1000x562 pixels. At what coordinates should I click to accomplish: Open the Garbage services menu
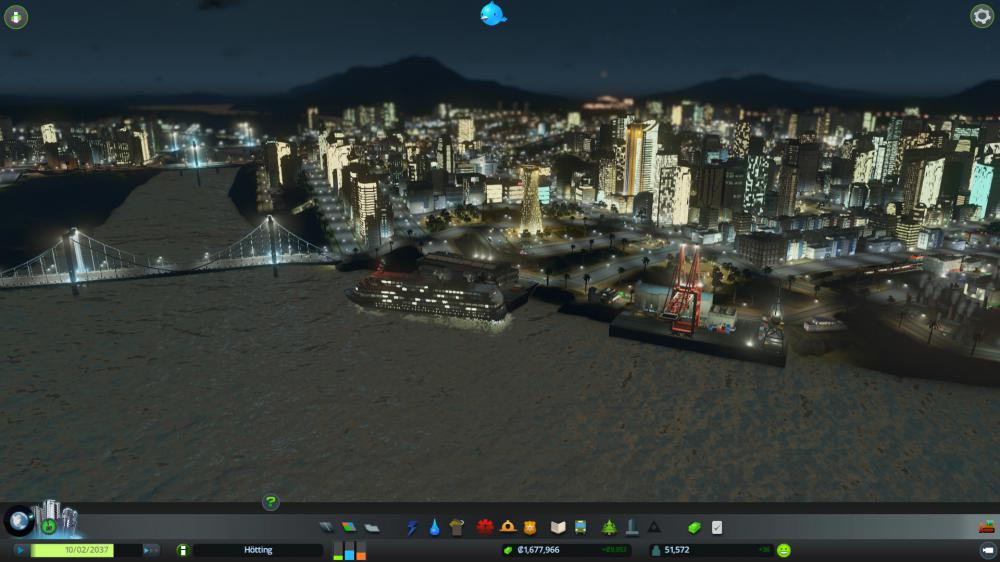[x=457, y=527]
